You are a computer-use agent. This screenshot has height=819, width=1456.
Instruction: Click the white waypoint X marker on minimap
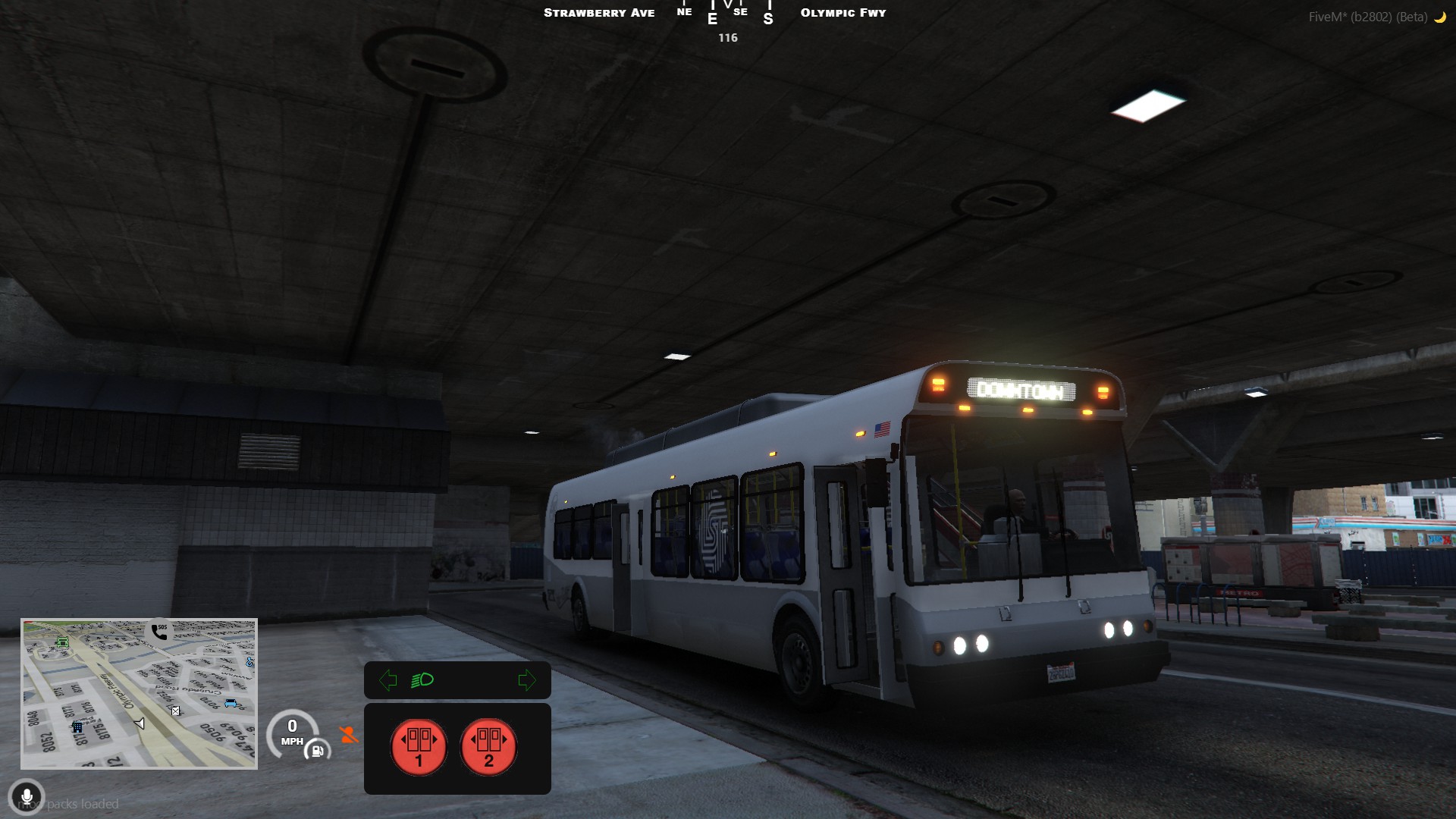pos(175,711)
